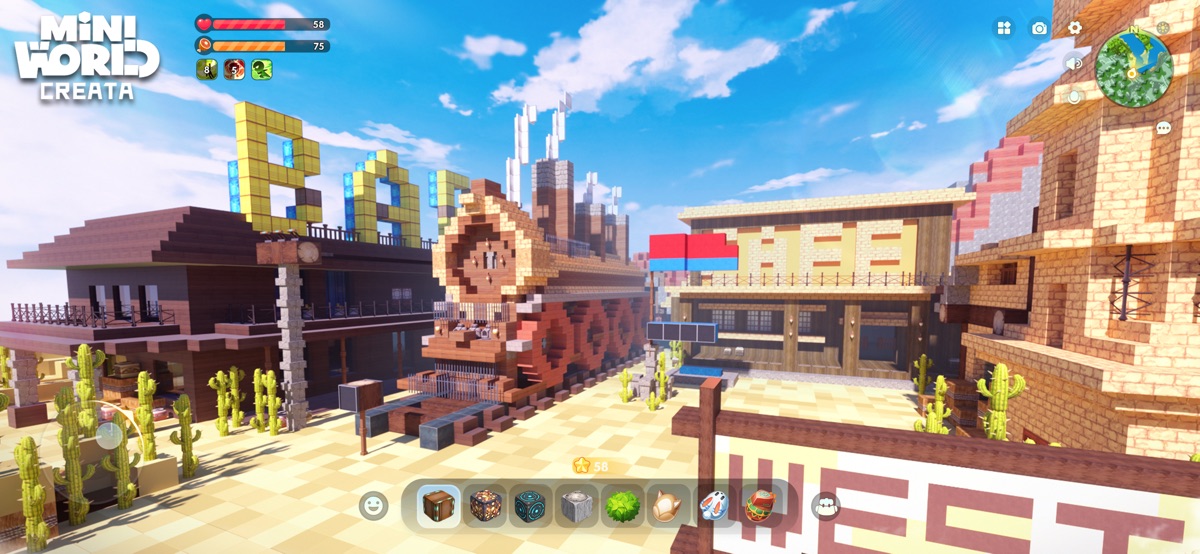Select the gray stone block slot
Screen dimensions: 1200x554
576,506
